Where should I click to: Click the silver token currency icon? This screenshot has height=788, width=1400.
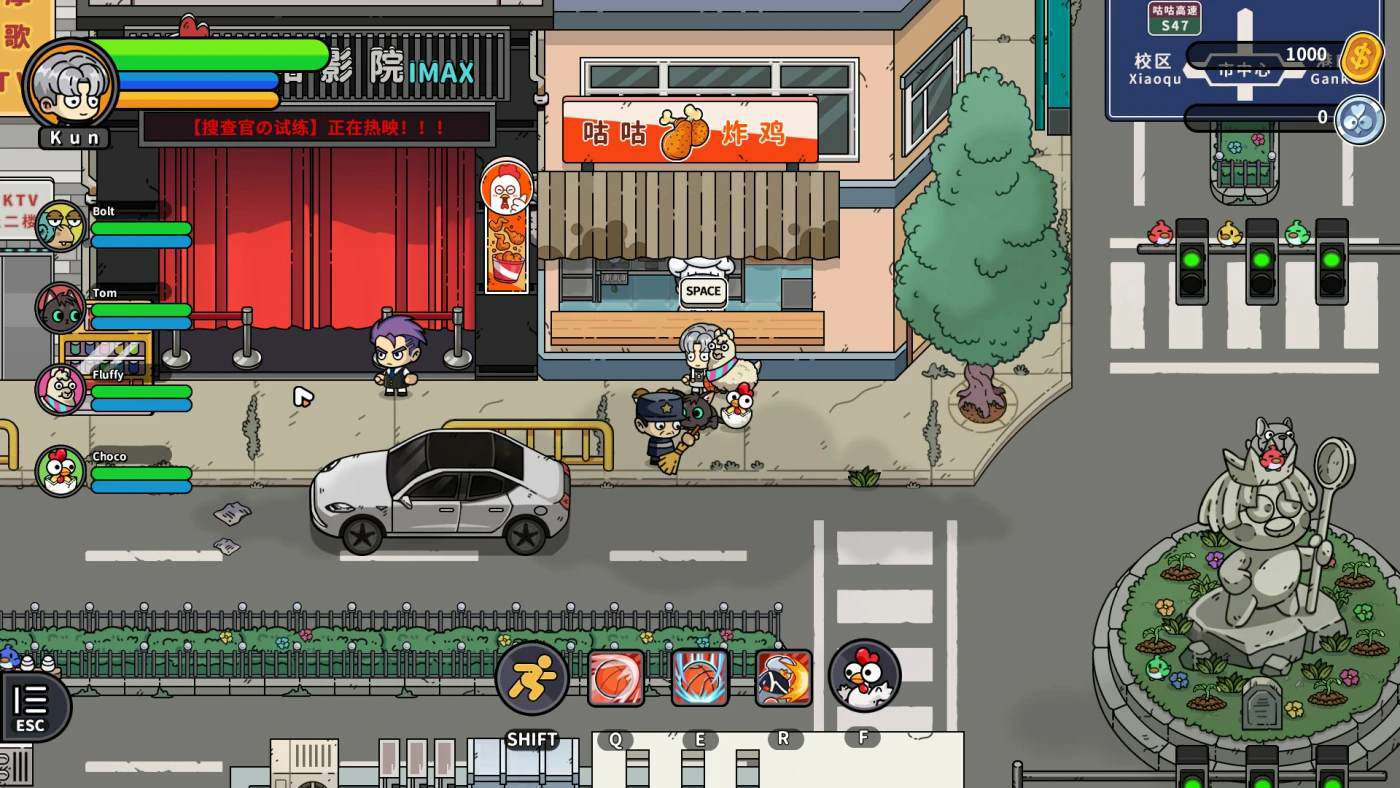(1359, 118)
